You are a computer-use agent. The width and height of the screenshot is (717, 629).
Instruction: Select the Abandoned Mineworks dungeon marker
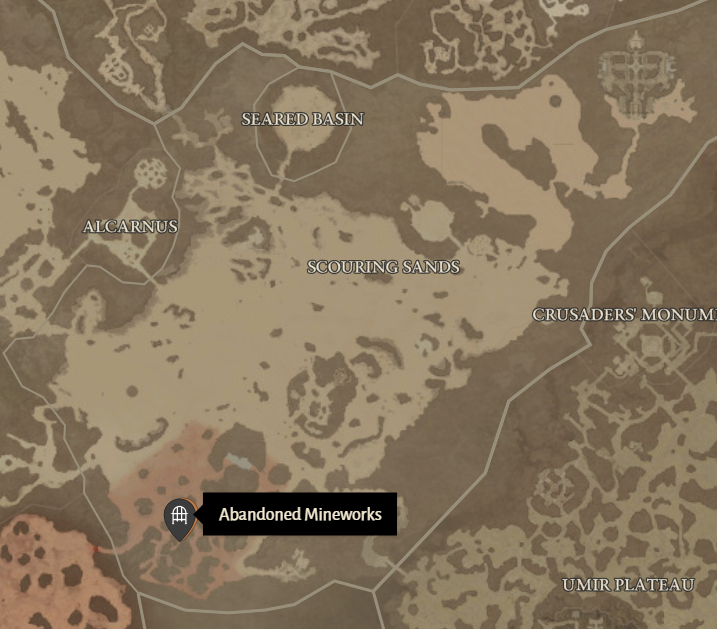coord(179,517)
